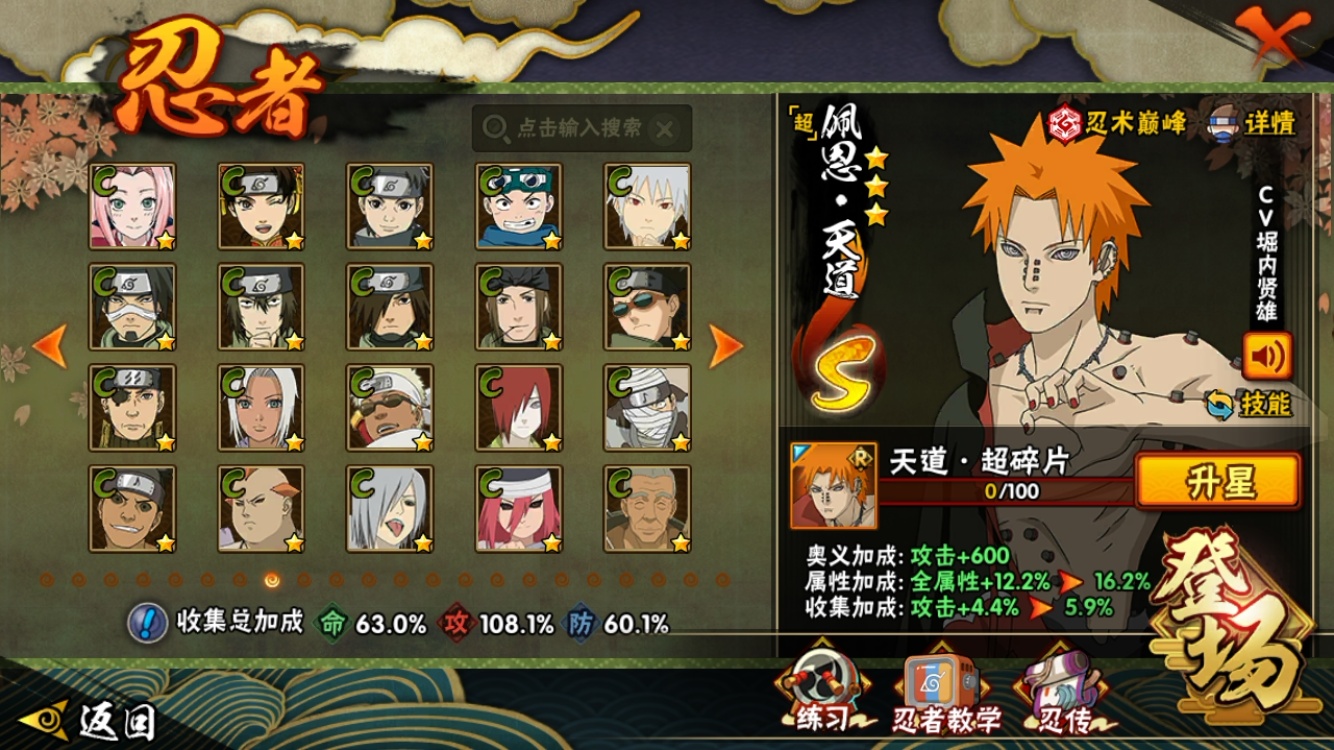Image resolution: width=1334 pixels, height=750 pixels.
Task: Pick the ninja wearing dark sunglasses
Action: pos(647,307)
